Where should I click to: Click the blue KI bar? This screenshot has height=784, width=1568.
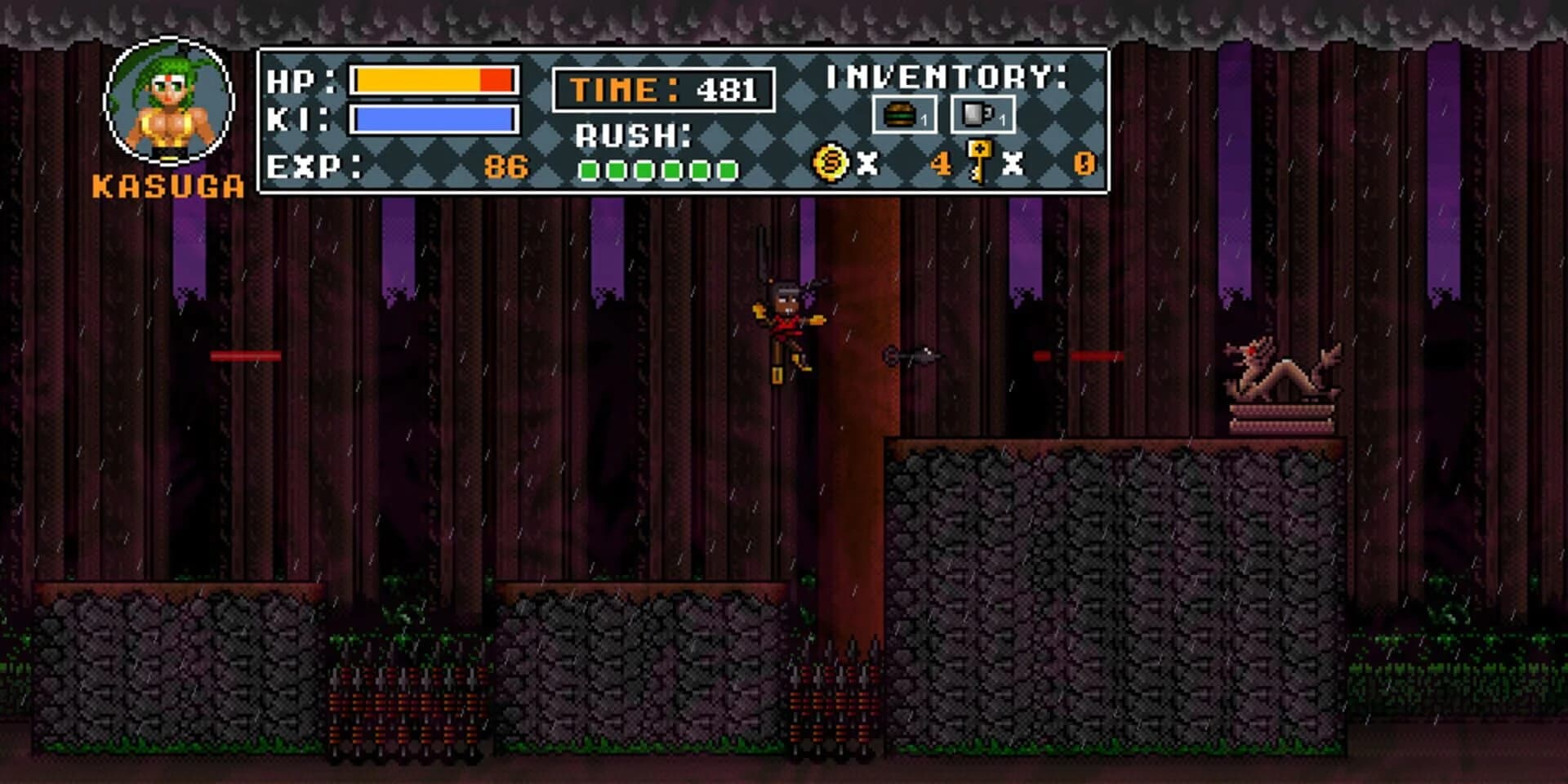[433, 118]
